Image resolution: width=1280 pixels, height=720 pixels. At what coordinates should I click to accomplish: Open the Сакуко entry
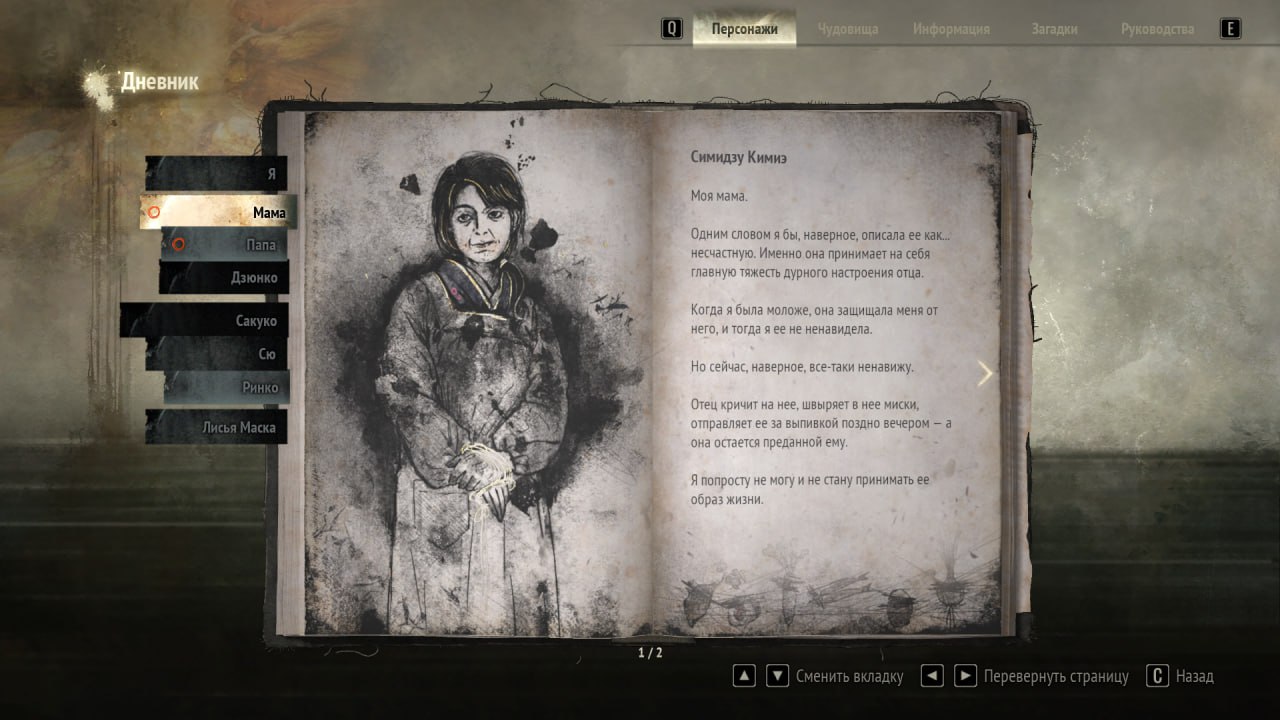pos(205,321)
